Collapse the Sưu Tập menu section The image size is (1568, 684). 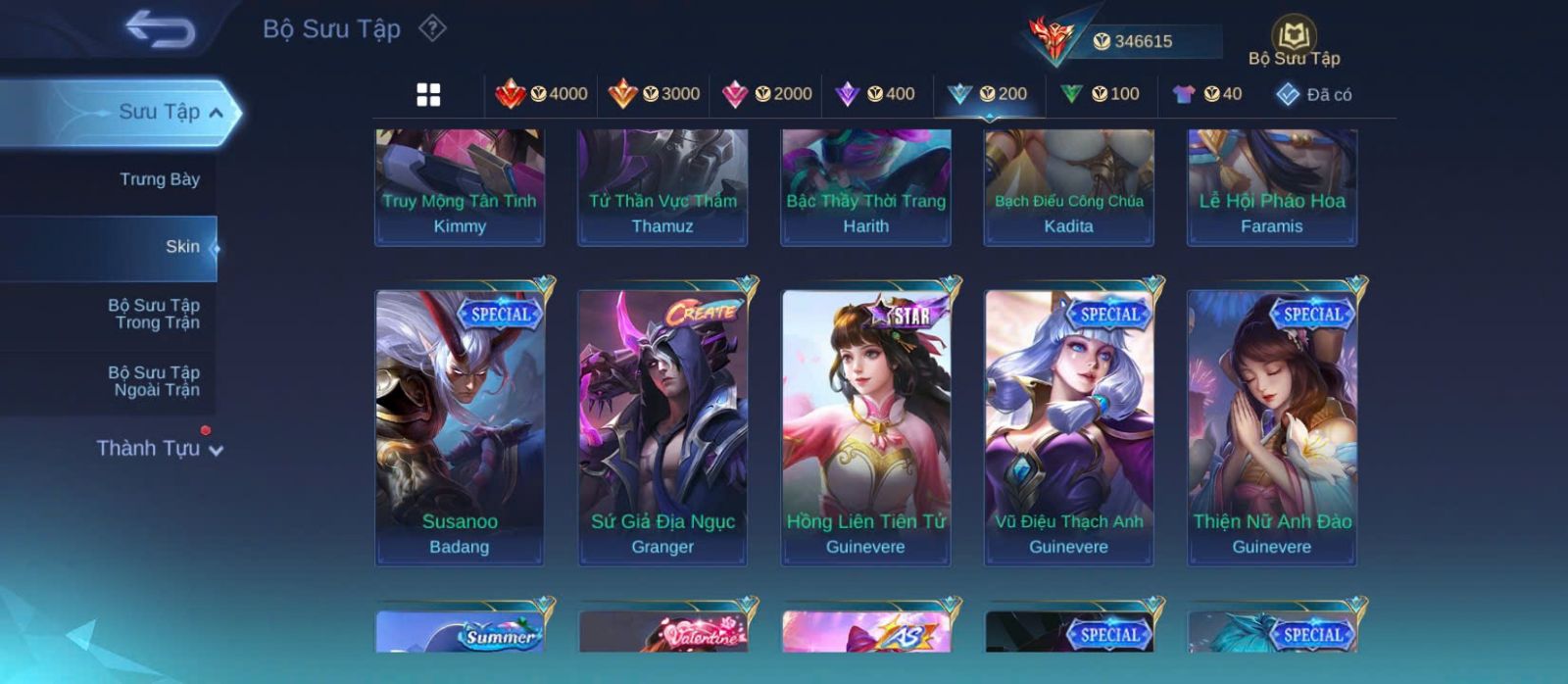click(x=217, y=113)
